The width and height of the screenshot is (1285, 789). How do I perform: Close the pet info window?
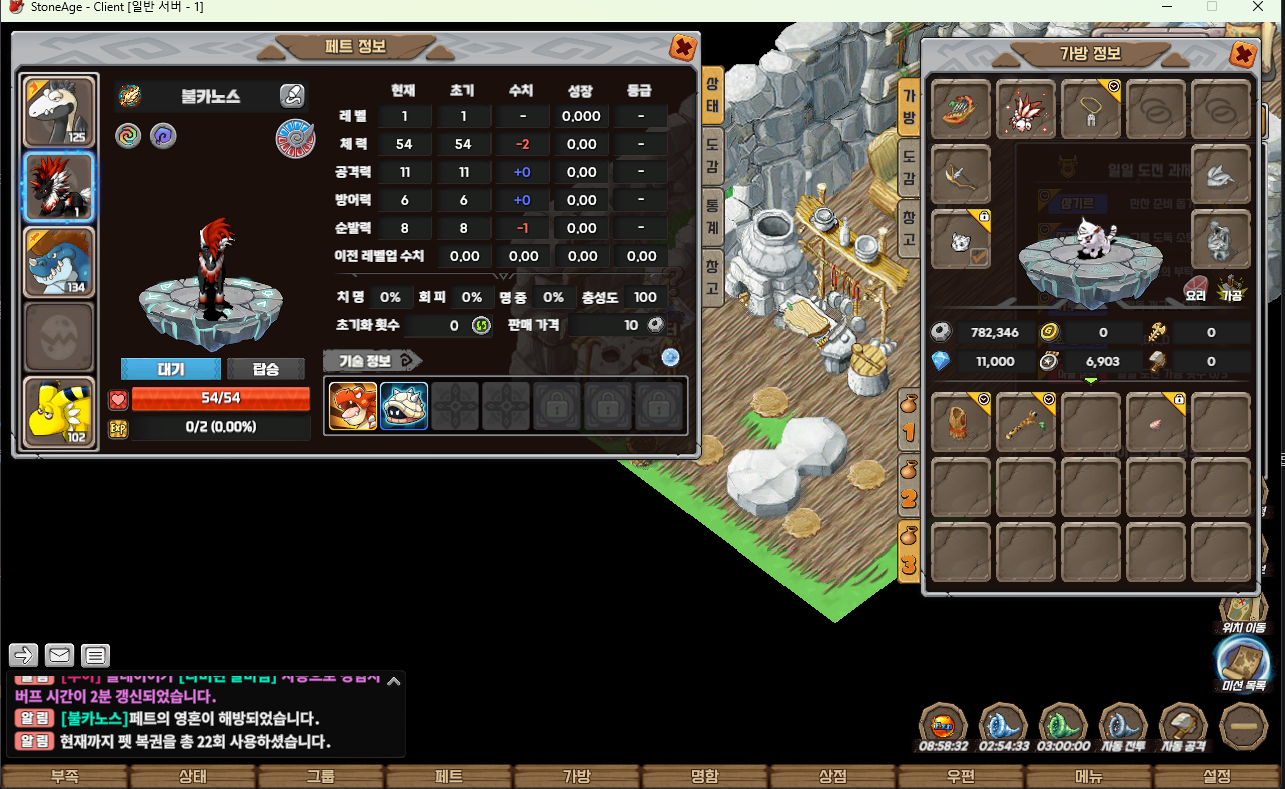pos(683,47)
